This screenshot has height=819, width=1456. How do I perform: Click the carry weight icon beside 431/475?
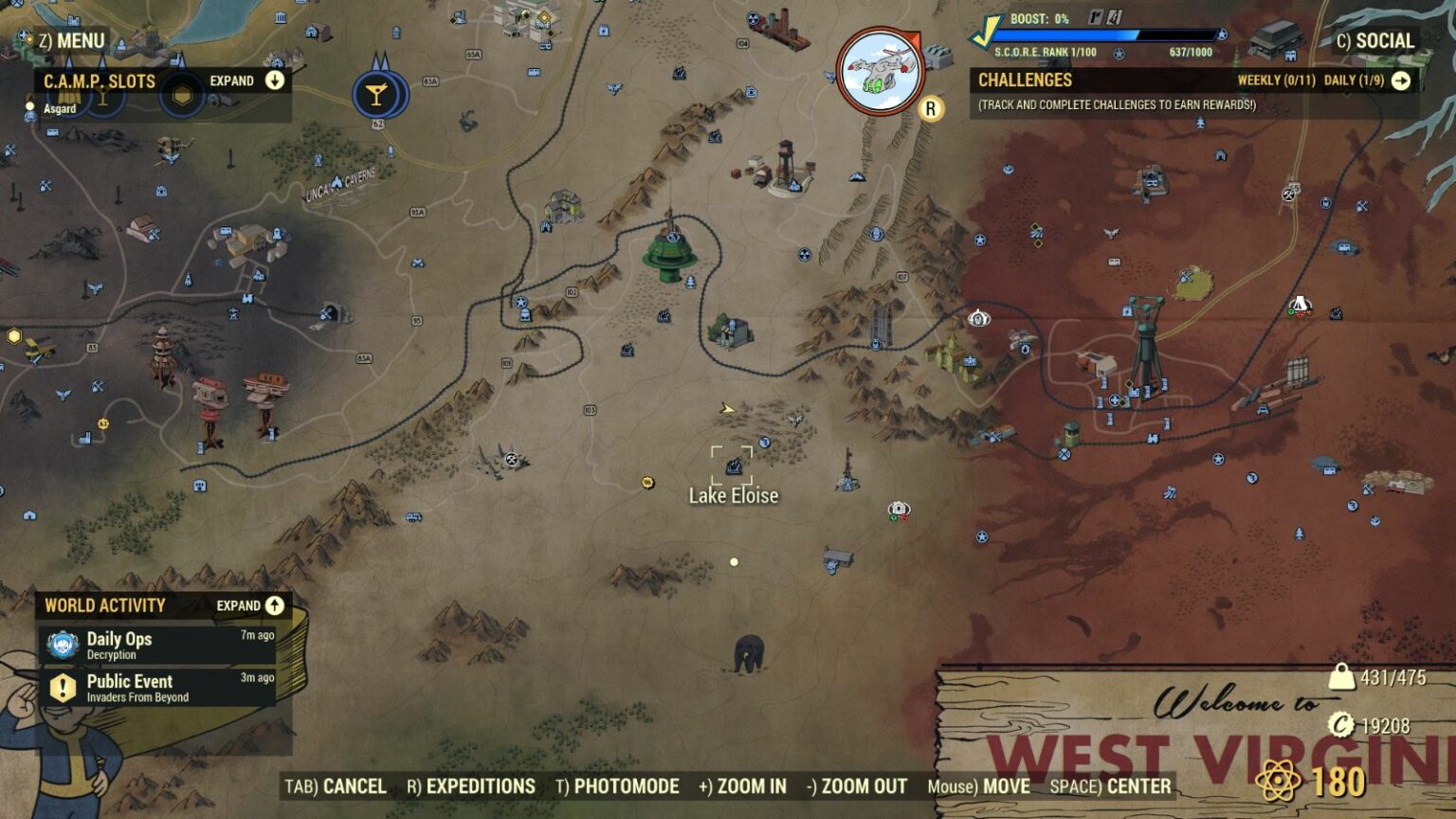pyautogui.click(x=1342, y=675)
